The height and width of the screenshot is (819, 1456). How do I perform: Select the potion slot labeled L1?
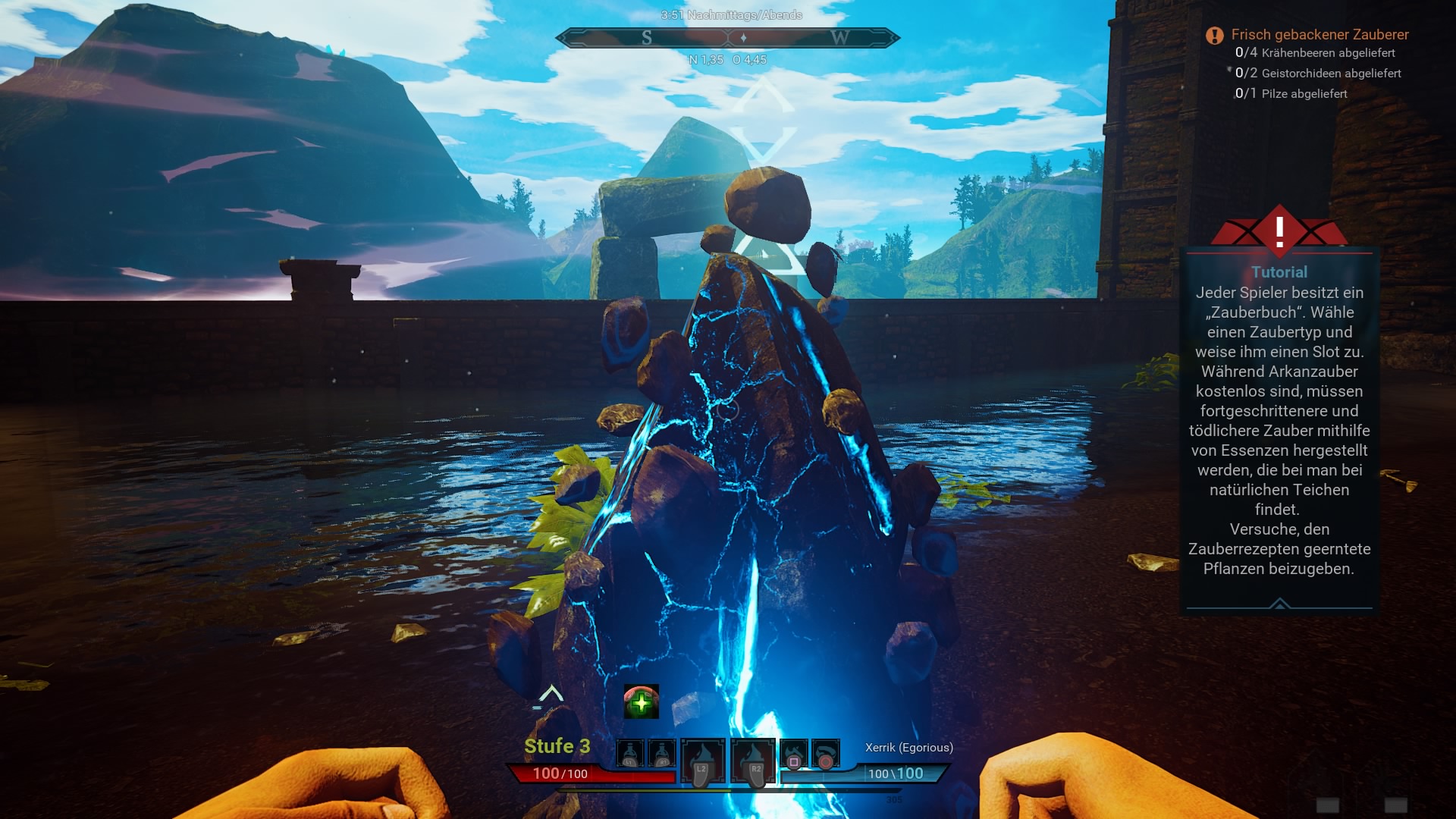[630, 754]
